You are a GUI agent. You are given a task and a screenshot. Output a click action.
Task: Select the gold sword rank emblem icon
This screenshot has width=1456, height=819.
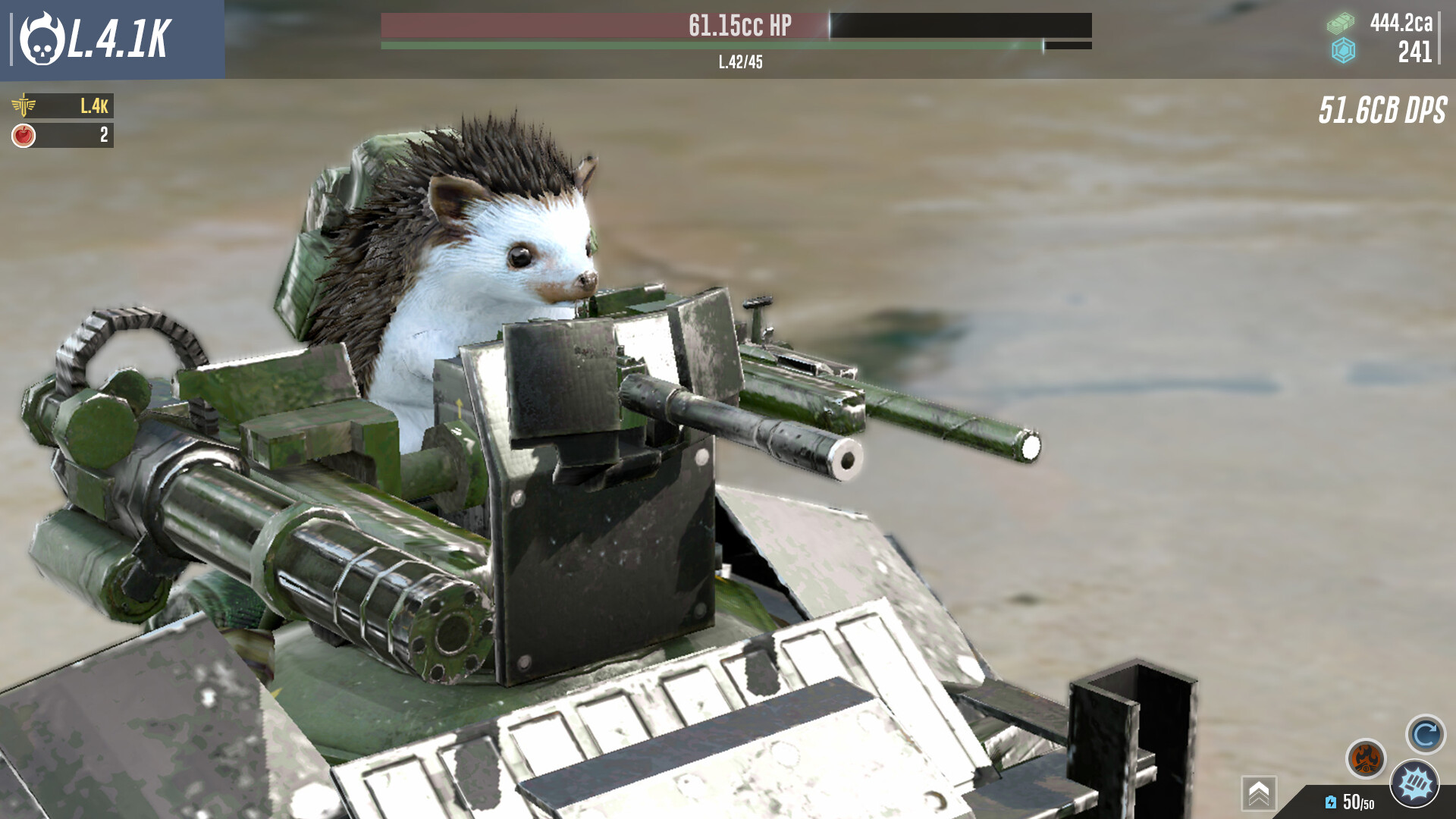click(24, 107)
